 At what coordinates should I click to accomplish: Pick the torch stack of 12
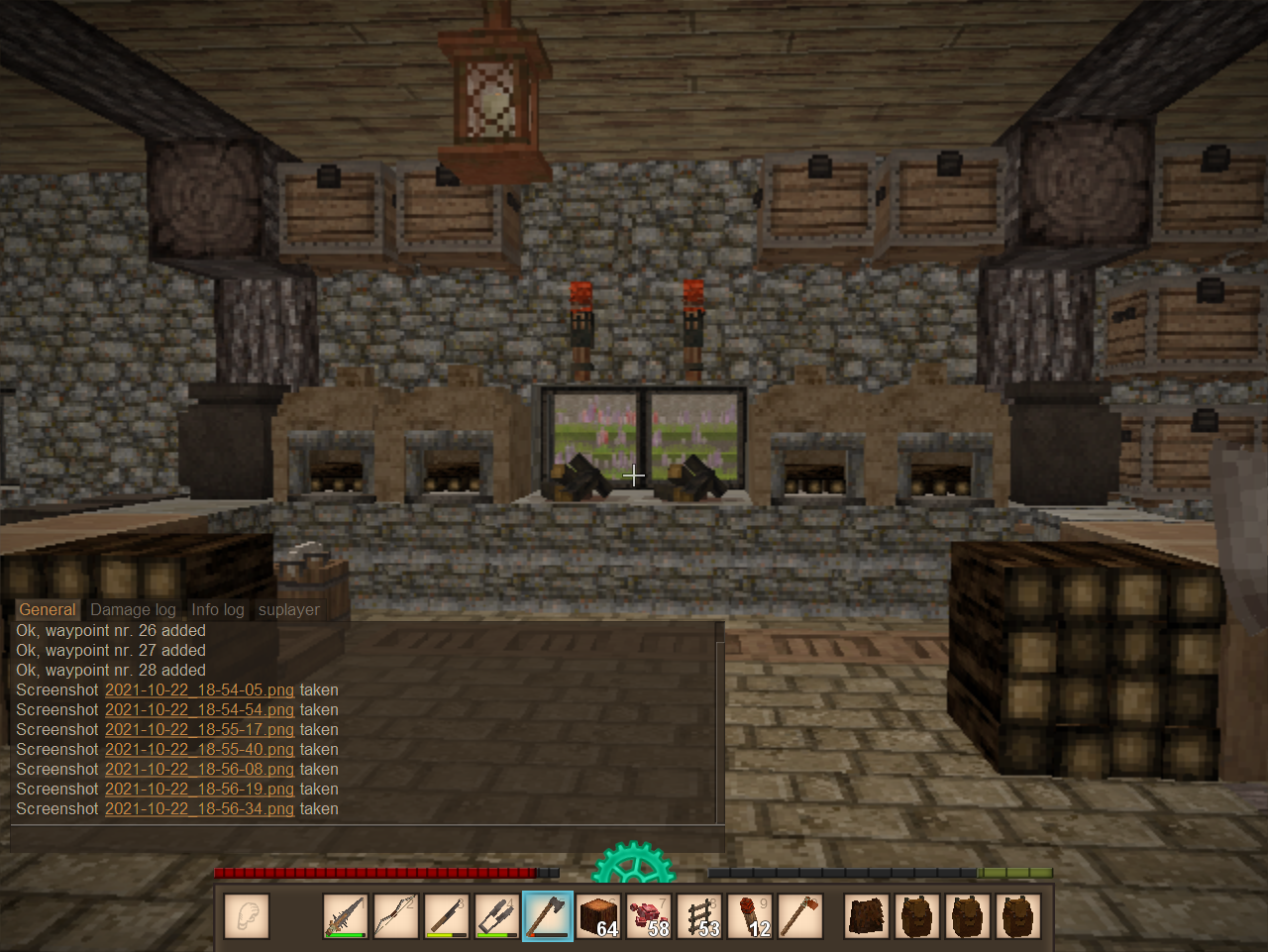pos(750,915)
